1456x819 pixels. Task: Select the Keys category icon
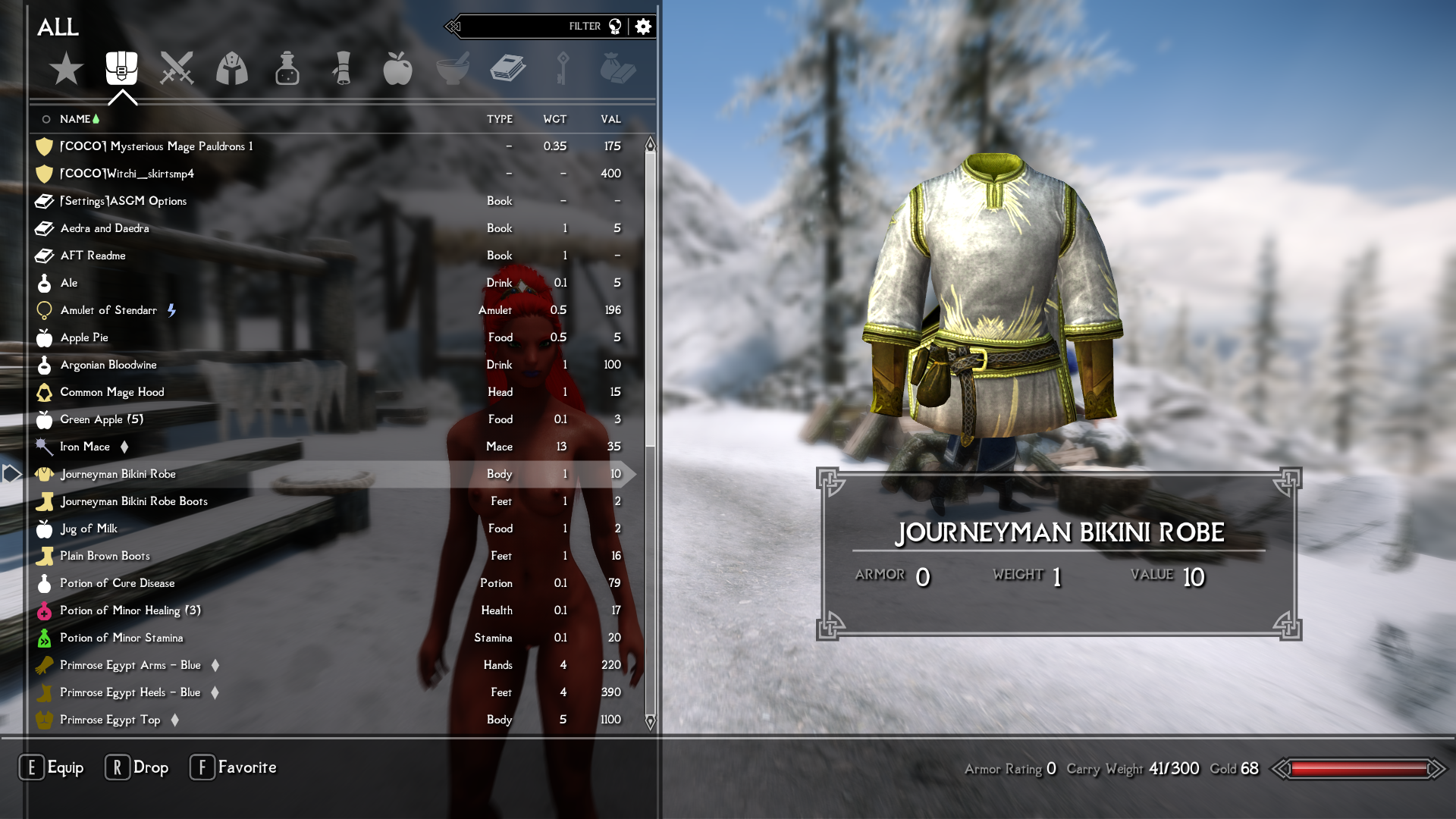click(563, 68)
